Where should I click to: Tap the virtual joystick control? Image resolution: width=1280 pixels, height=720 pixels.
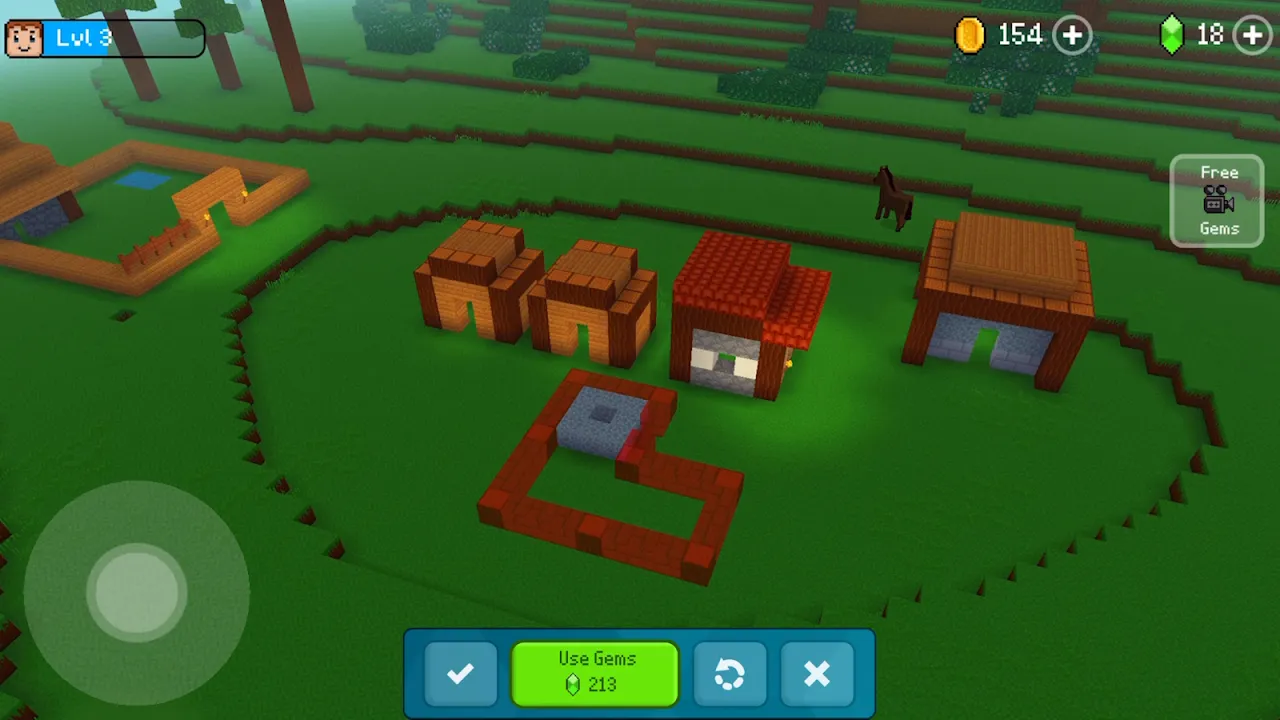[x=137, y=592]
